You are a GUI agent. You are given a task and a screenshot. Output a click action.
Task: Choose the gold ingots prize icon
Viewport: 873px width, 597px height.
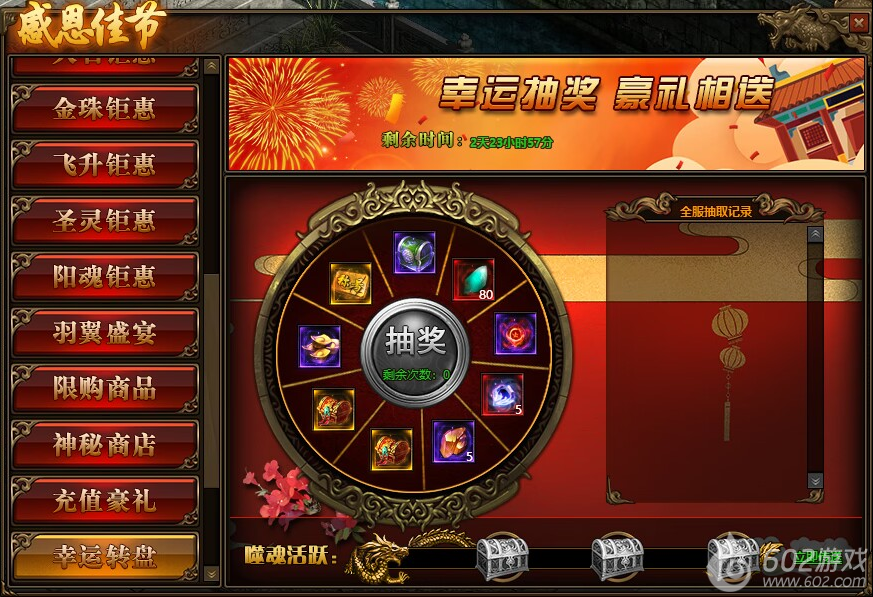pyautogui.click(x=320, y=346)
